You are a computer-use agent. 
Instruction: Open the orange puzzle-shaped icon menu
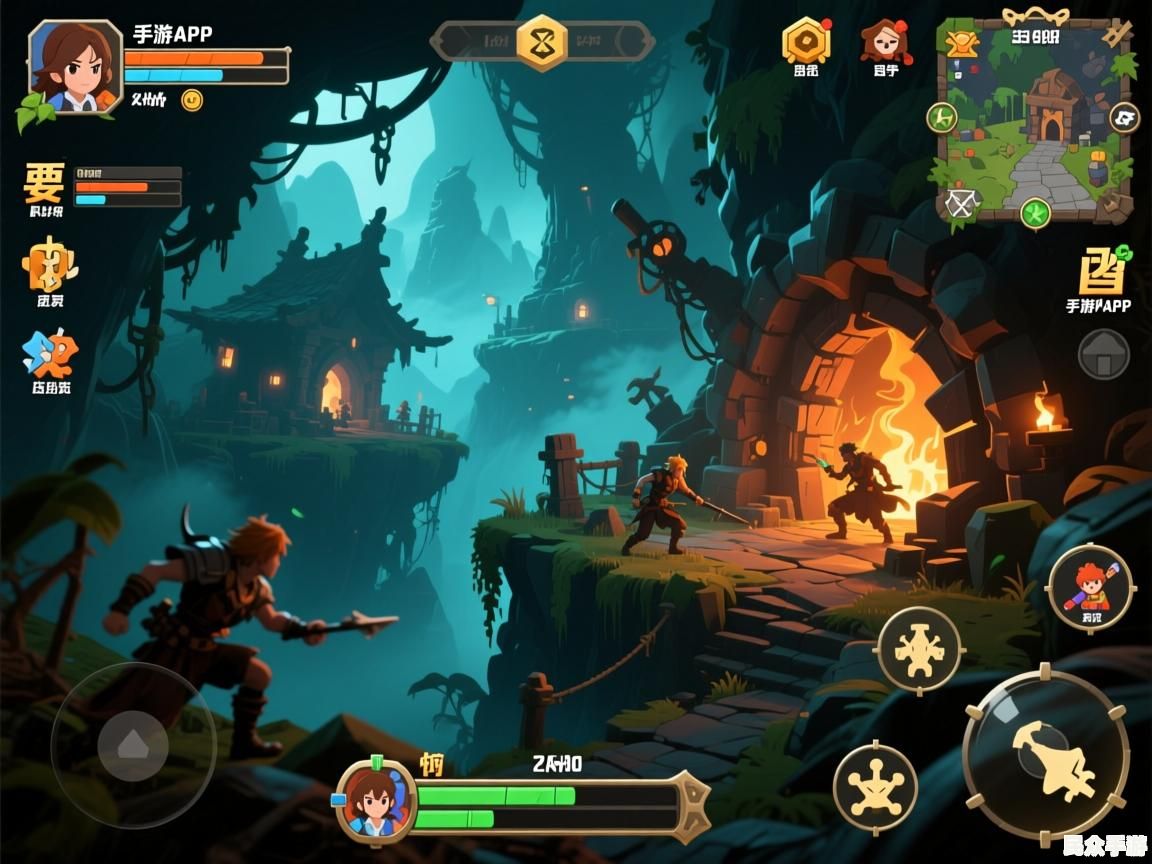[49, 265]
